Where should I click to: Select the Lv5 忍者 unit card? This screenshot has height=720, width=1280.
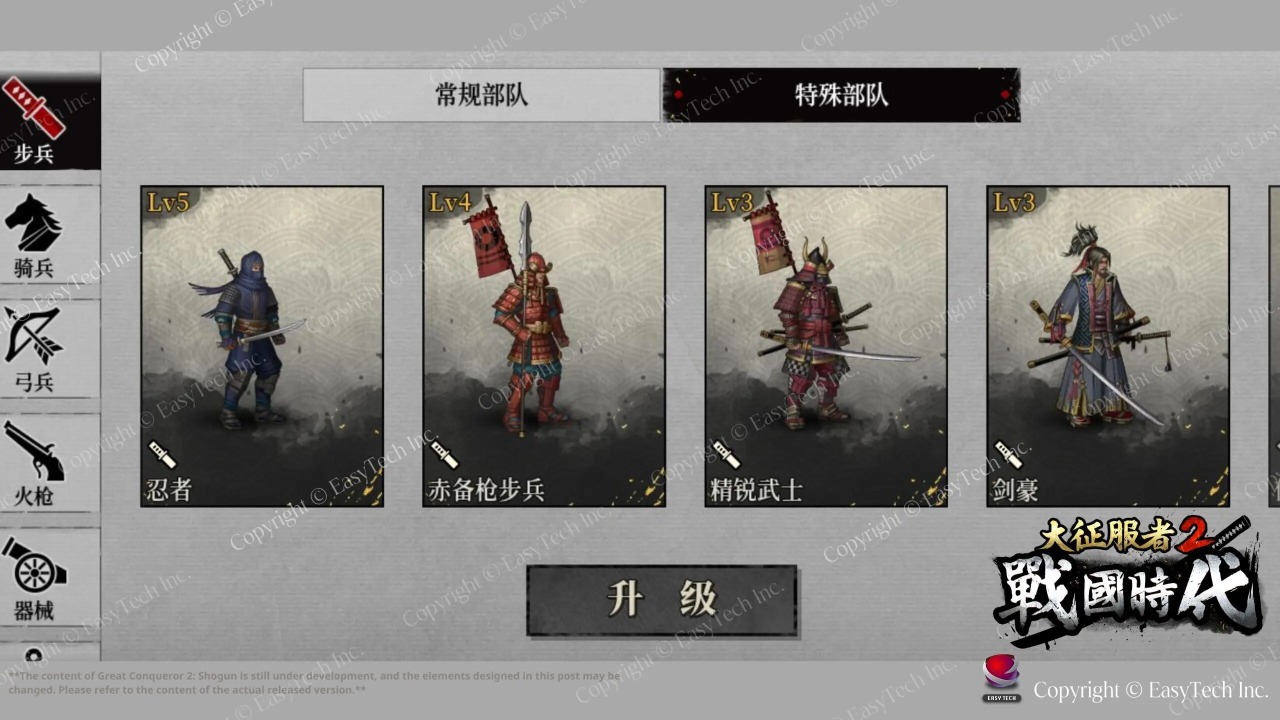[260, 345]
